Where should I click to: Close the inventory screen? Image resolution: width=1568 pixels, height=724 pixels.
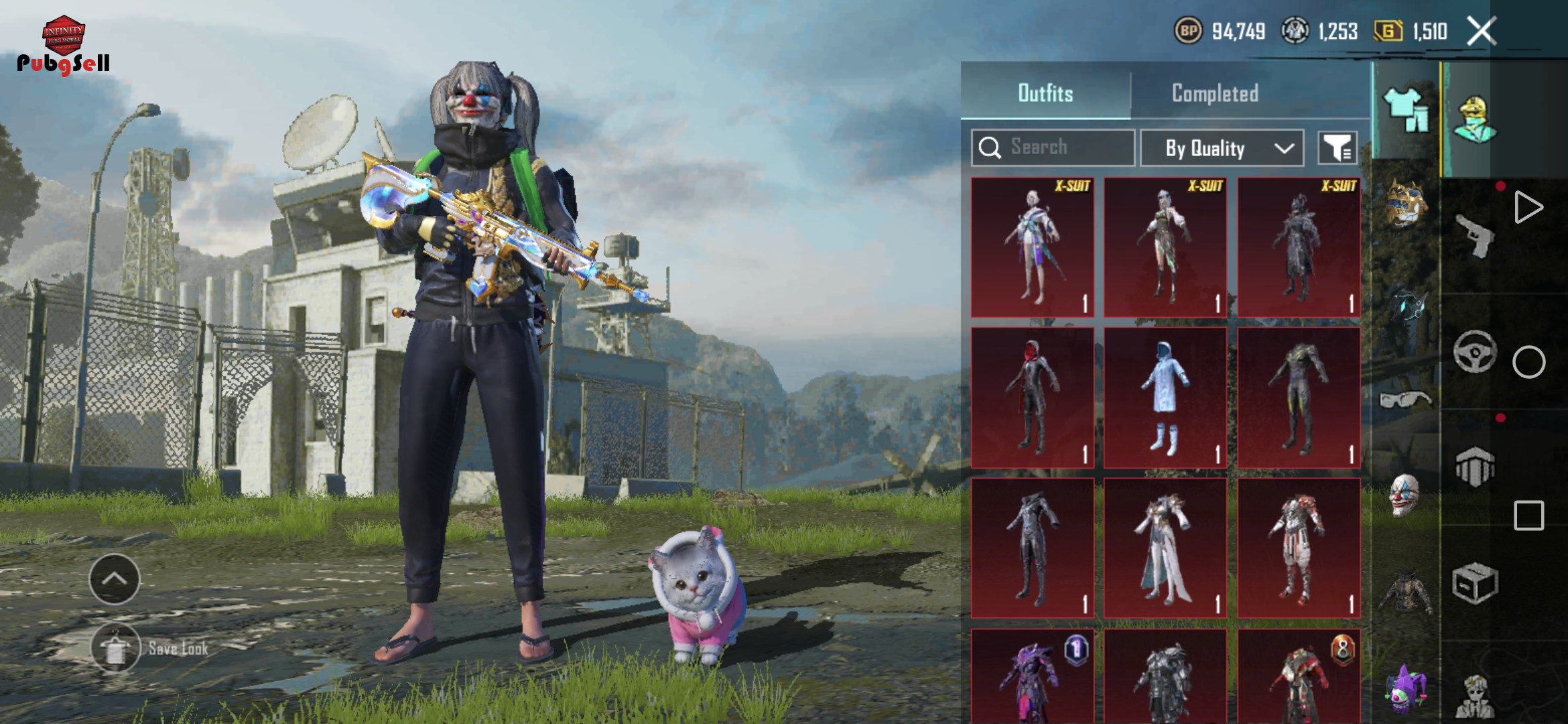[1482, 32]
